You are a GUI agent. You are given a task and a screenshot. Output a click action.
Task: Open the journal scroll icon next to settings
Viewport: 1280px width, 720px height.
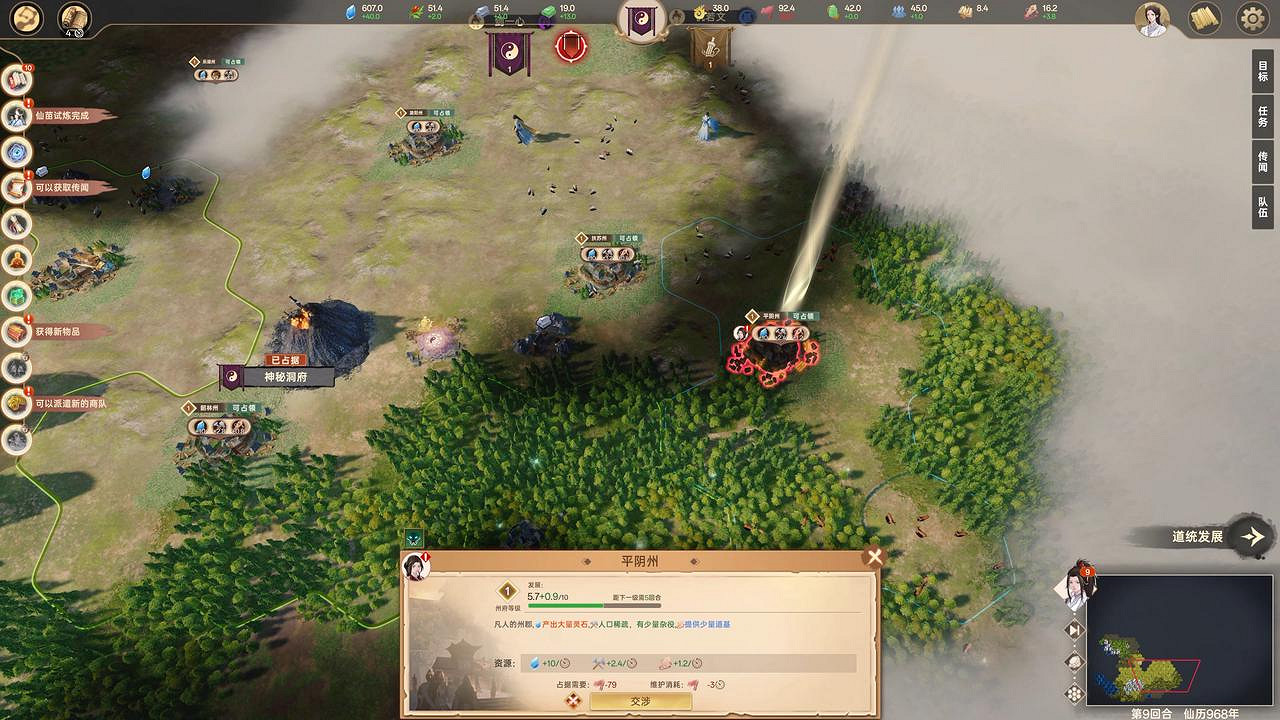coord(1203,18)
